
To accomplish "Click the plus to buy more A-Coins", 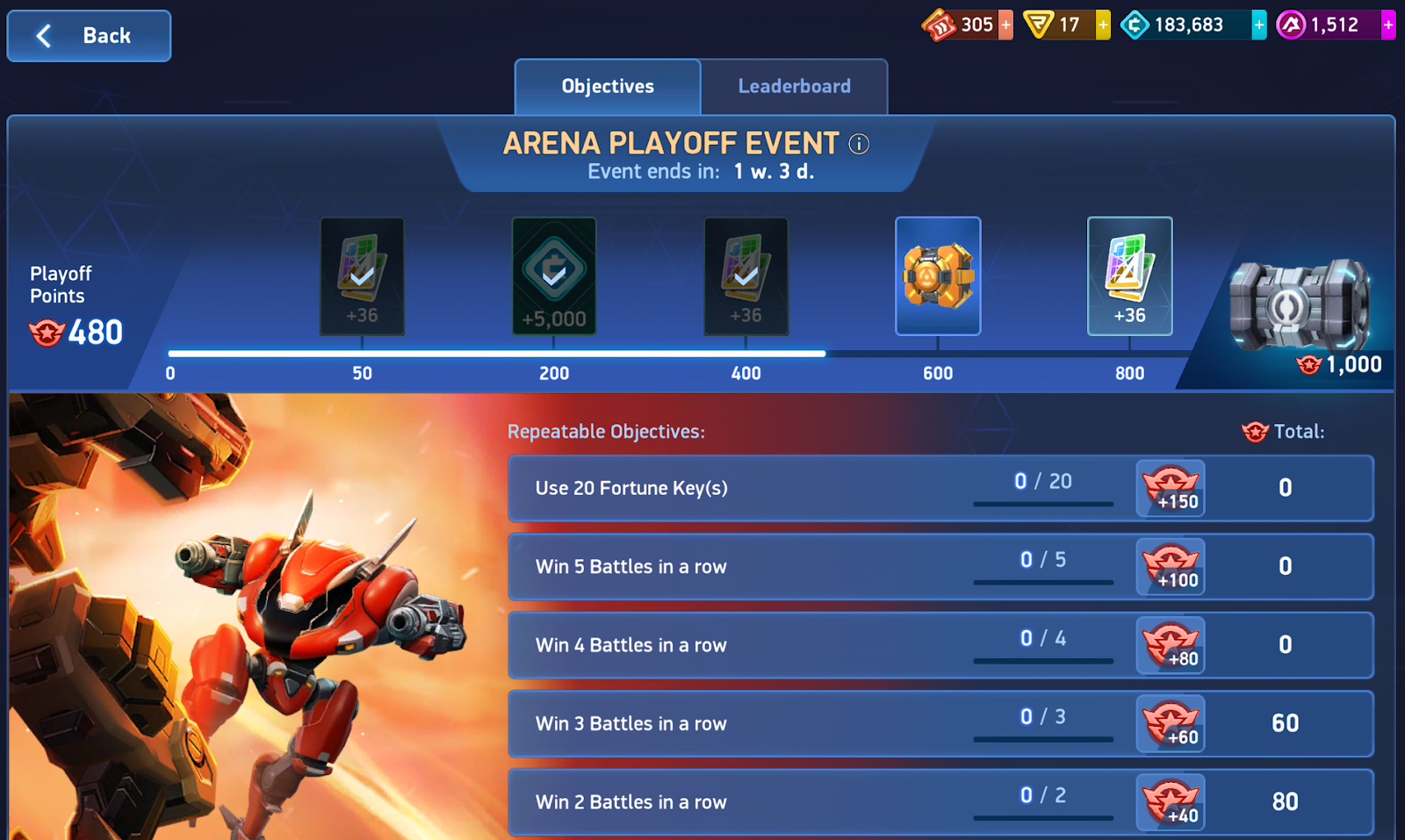I will (1386, 25).
